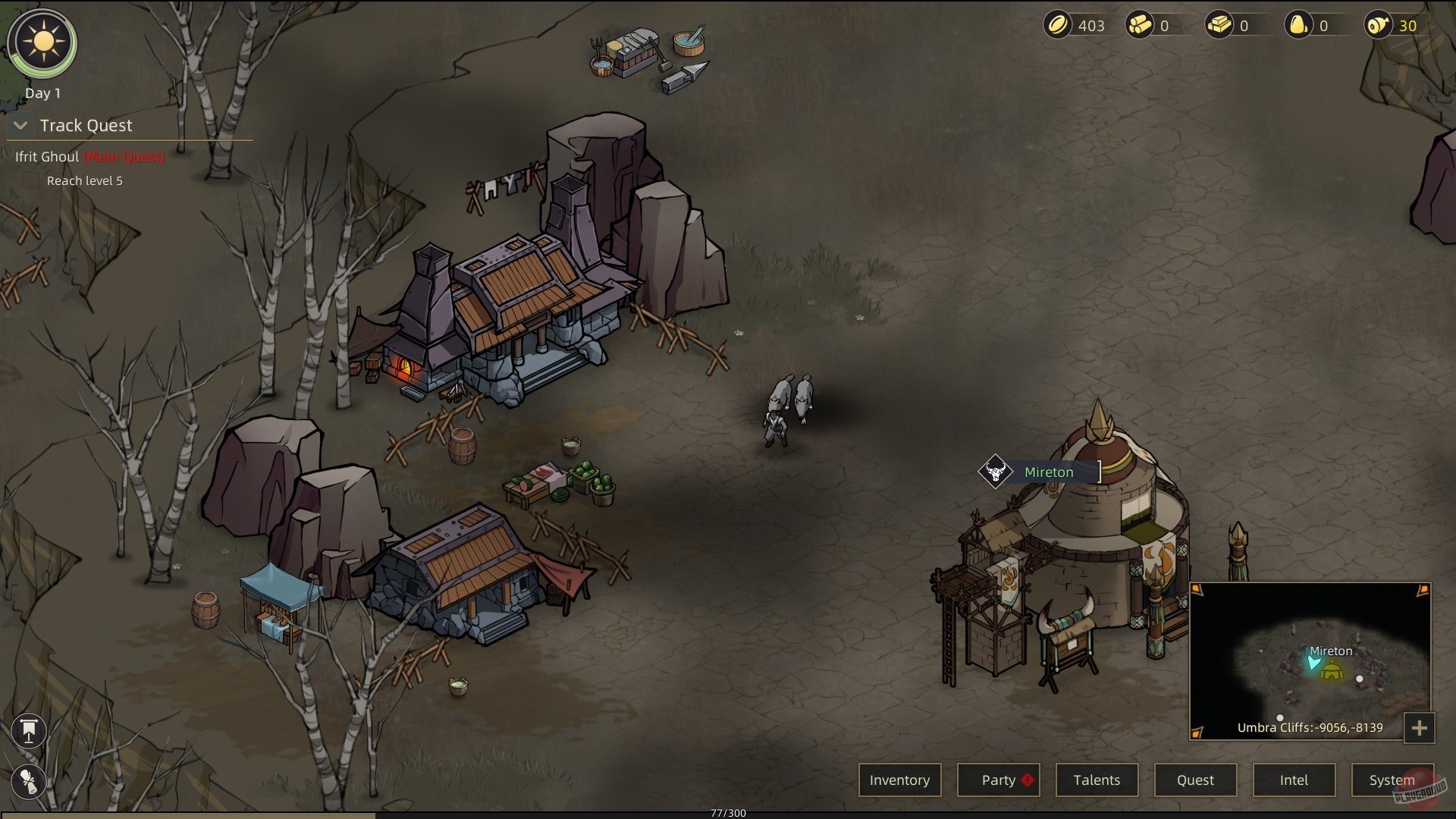
Task: Open the Mireton location tag dropdown
Action: pyautogui.click(x=1049, y=472)
